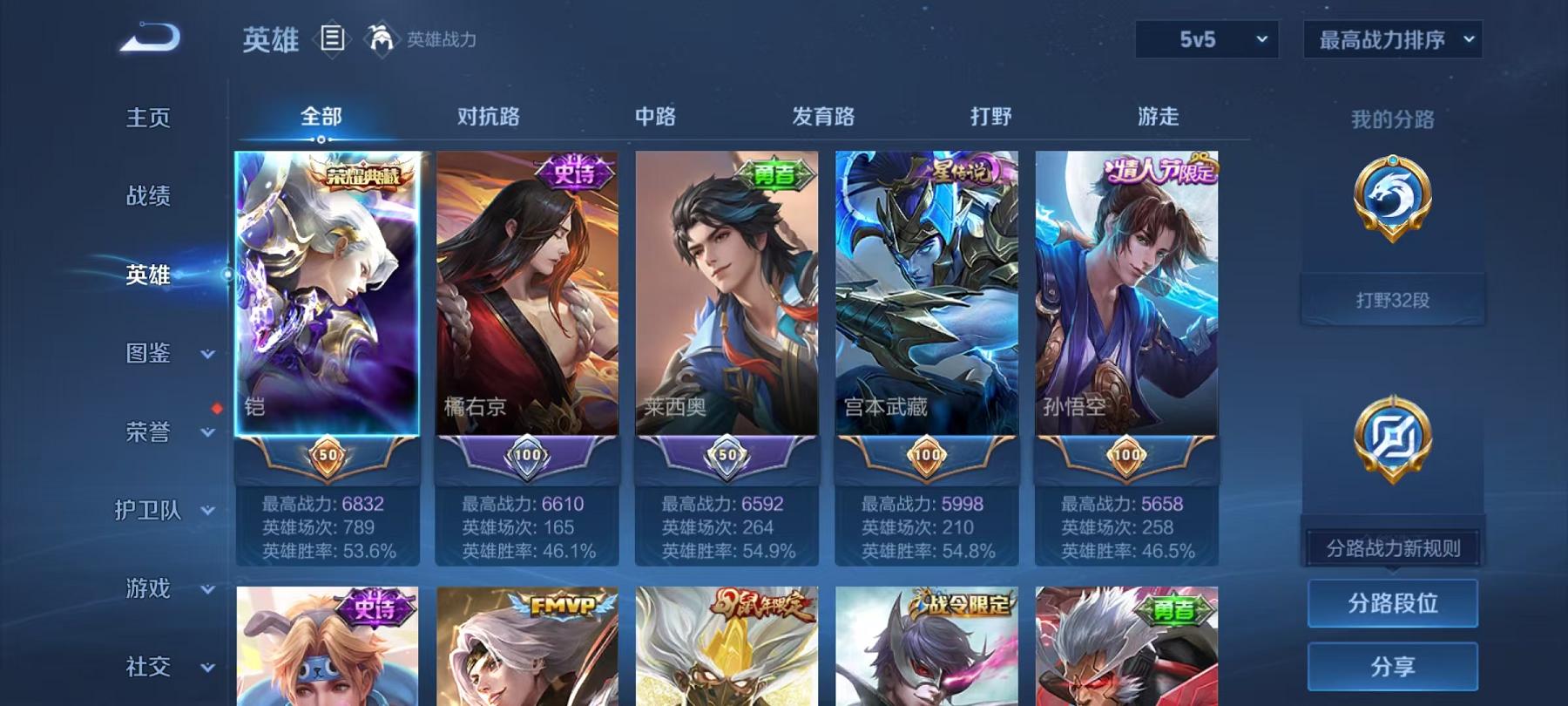
Task: Open the hero list icon beside 英雄
Action: tap(334, 37)
